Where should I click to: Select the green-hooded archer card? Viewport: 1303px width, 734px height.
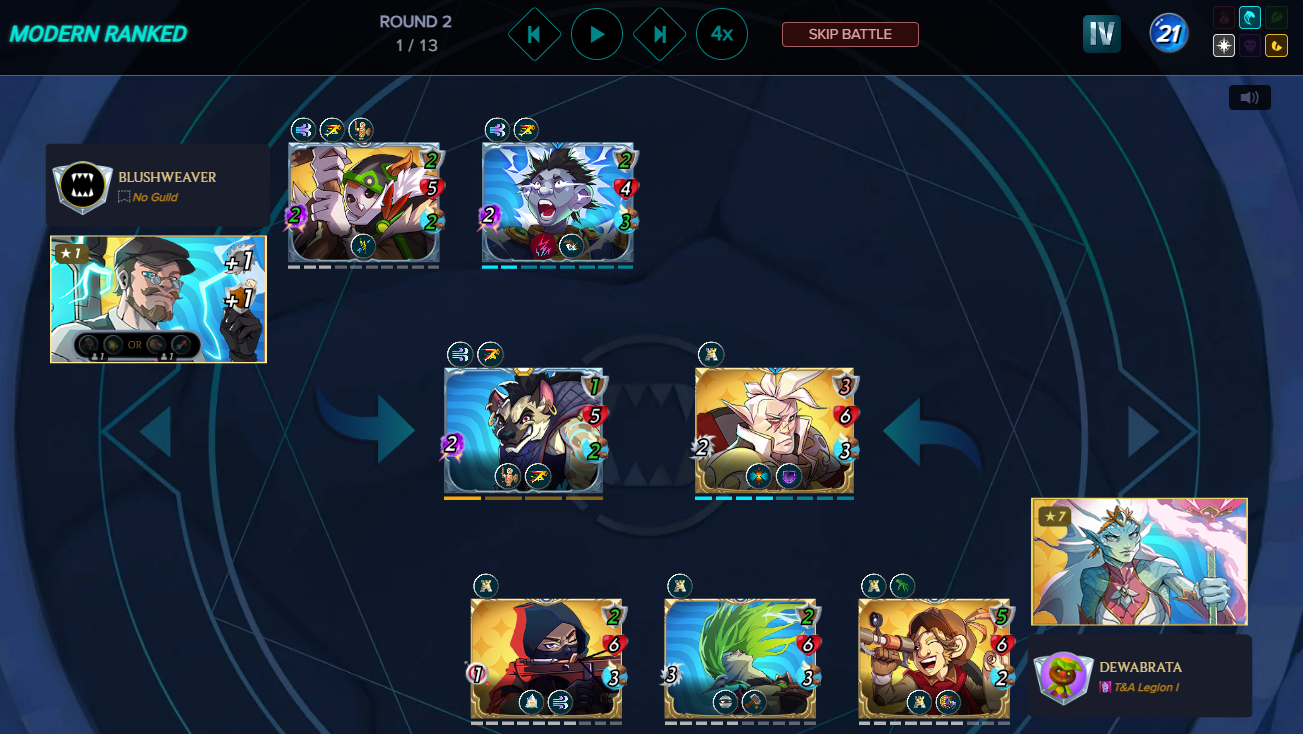click(364, 203)
